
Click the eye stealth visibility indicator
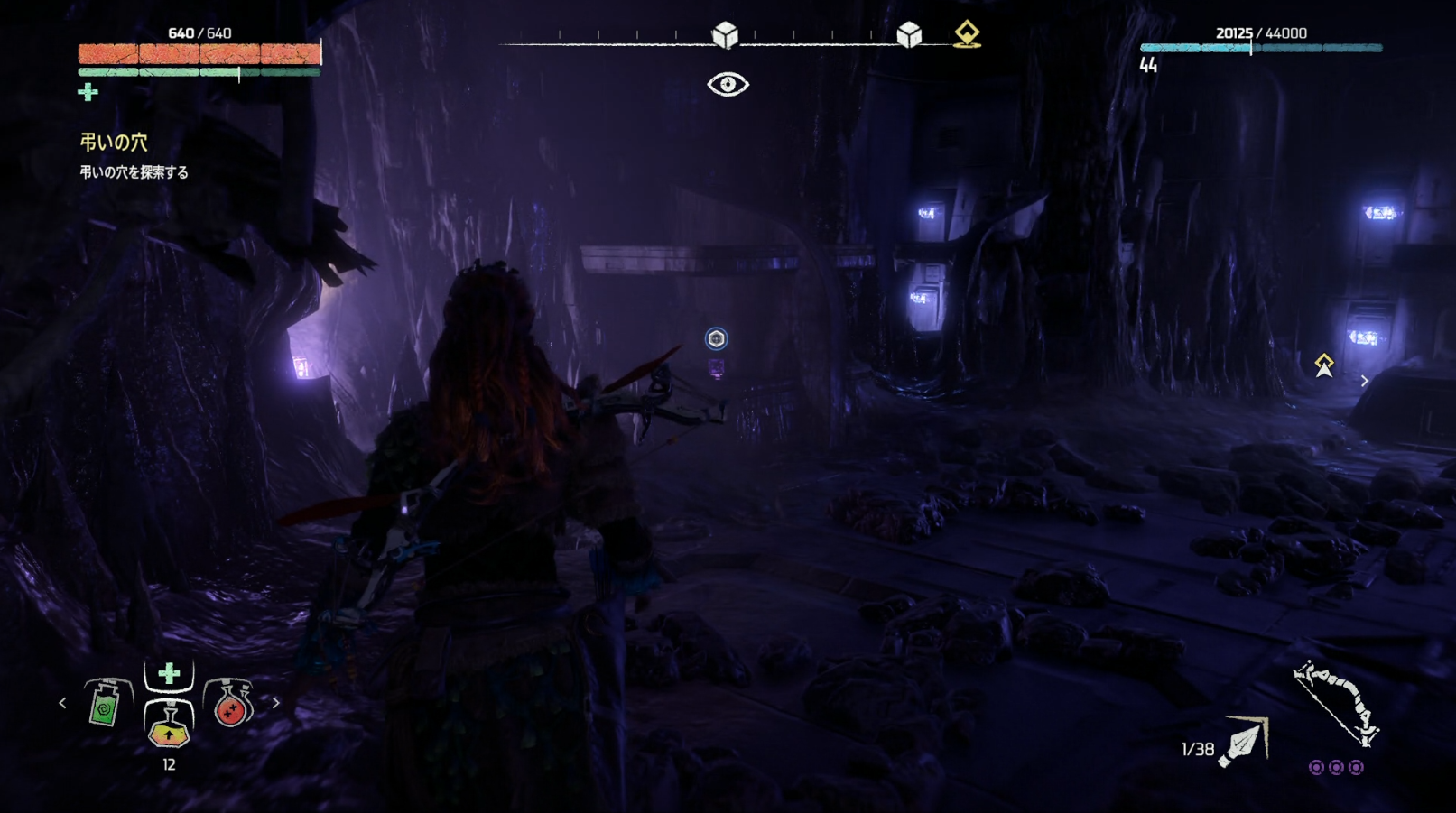point(728,85)
